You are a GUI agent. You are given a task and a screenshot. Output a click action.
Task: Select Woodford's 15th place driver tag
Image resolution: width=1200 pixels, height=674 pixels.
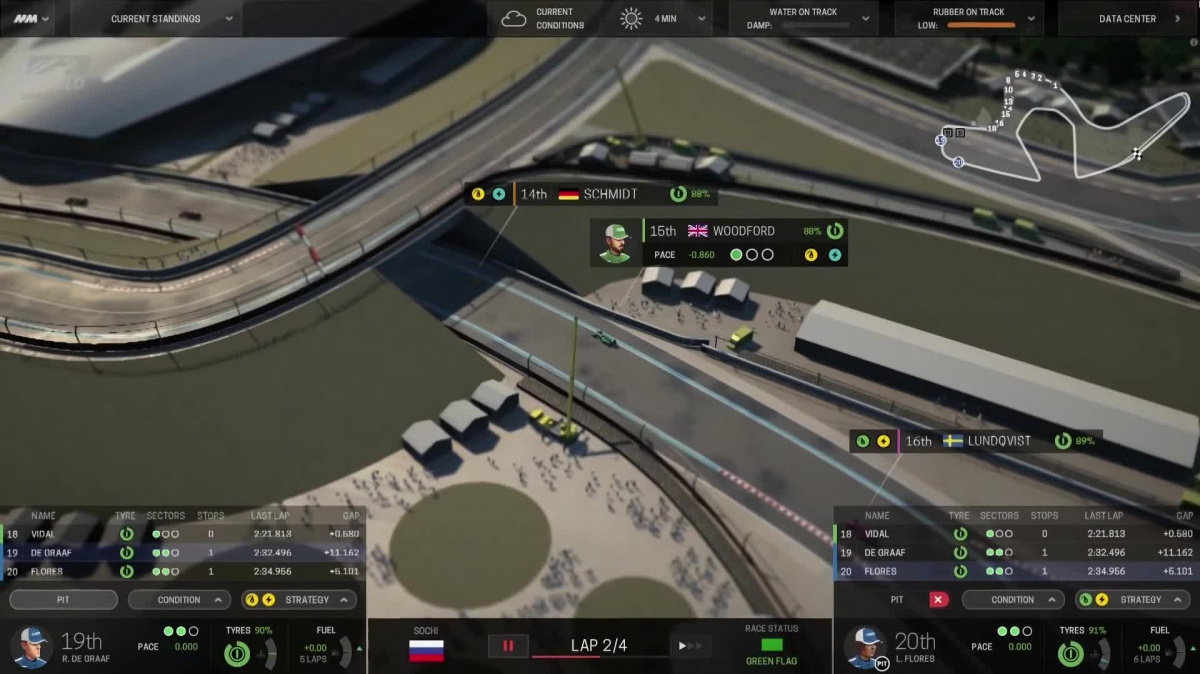coord(720,241)
